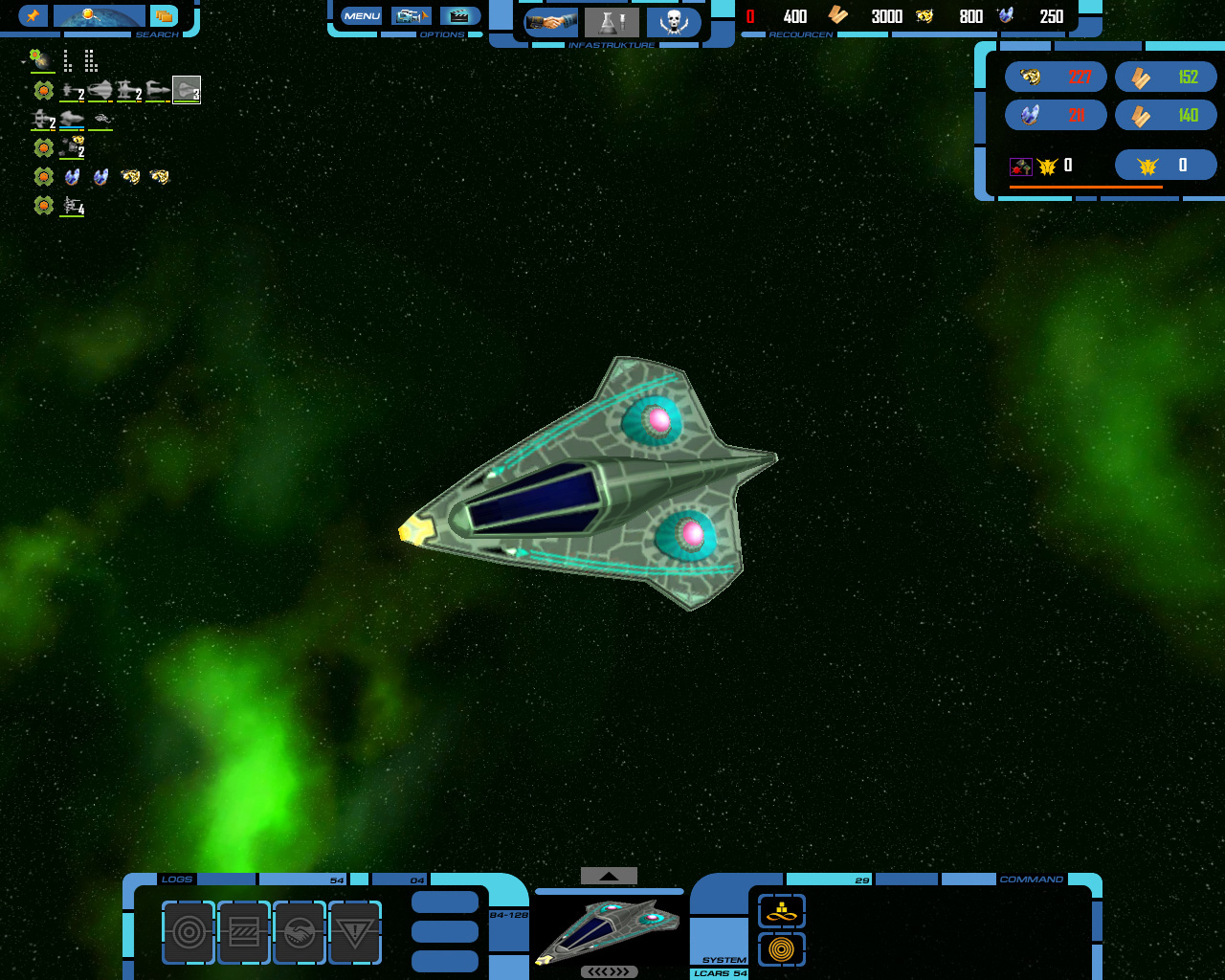
Task: Activate the orange blocks command icon
Action: point(782,911)
